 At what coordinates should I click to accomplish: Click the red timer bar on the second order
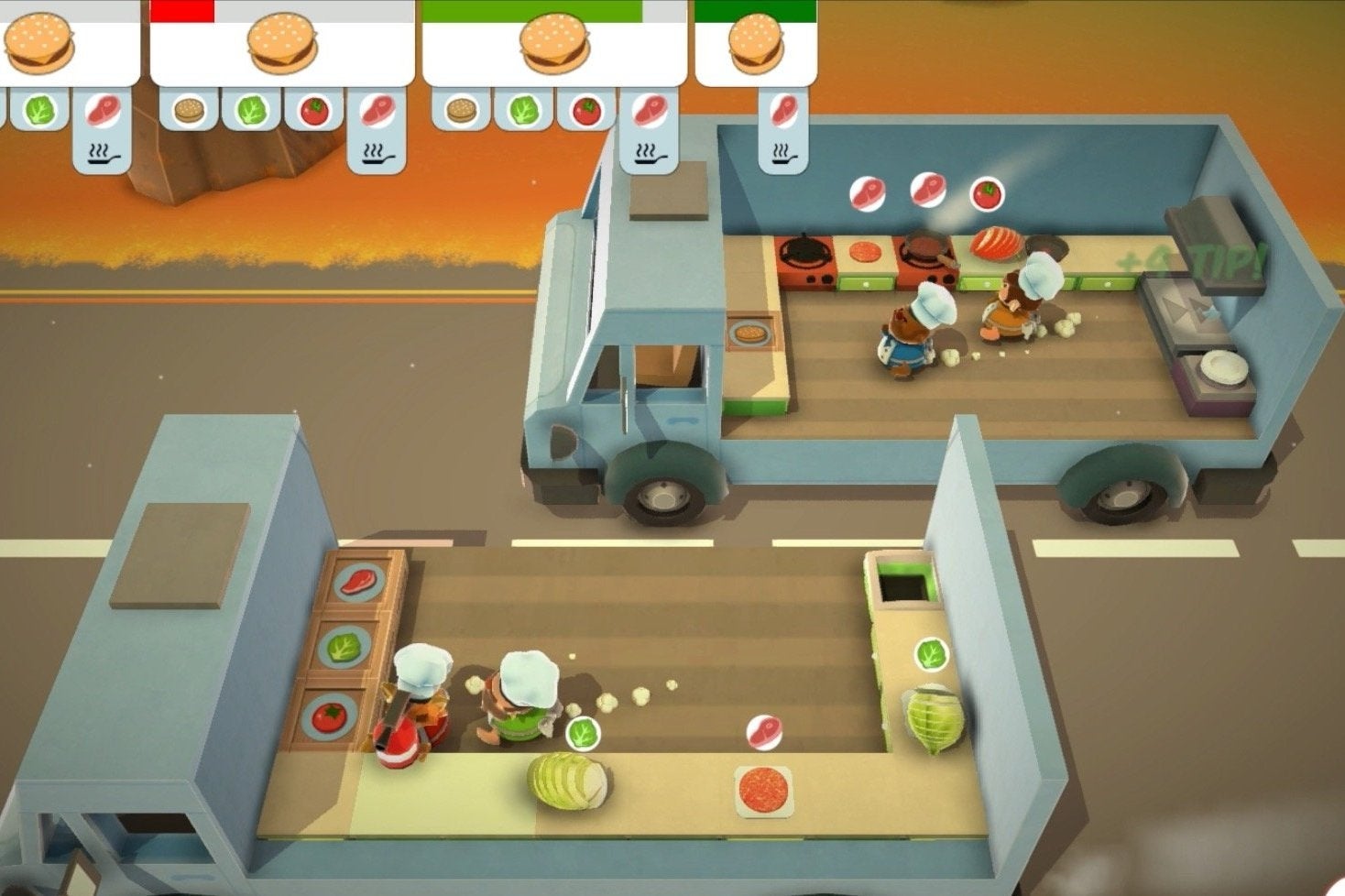click(183, 10)
